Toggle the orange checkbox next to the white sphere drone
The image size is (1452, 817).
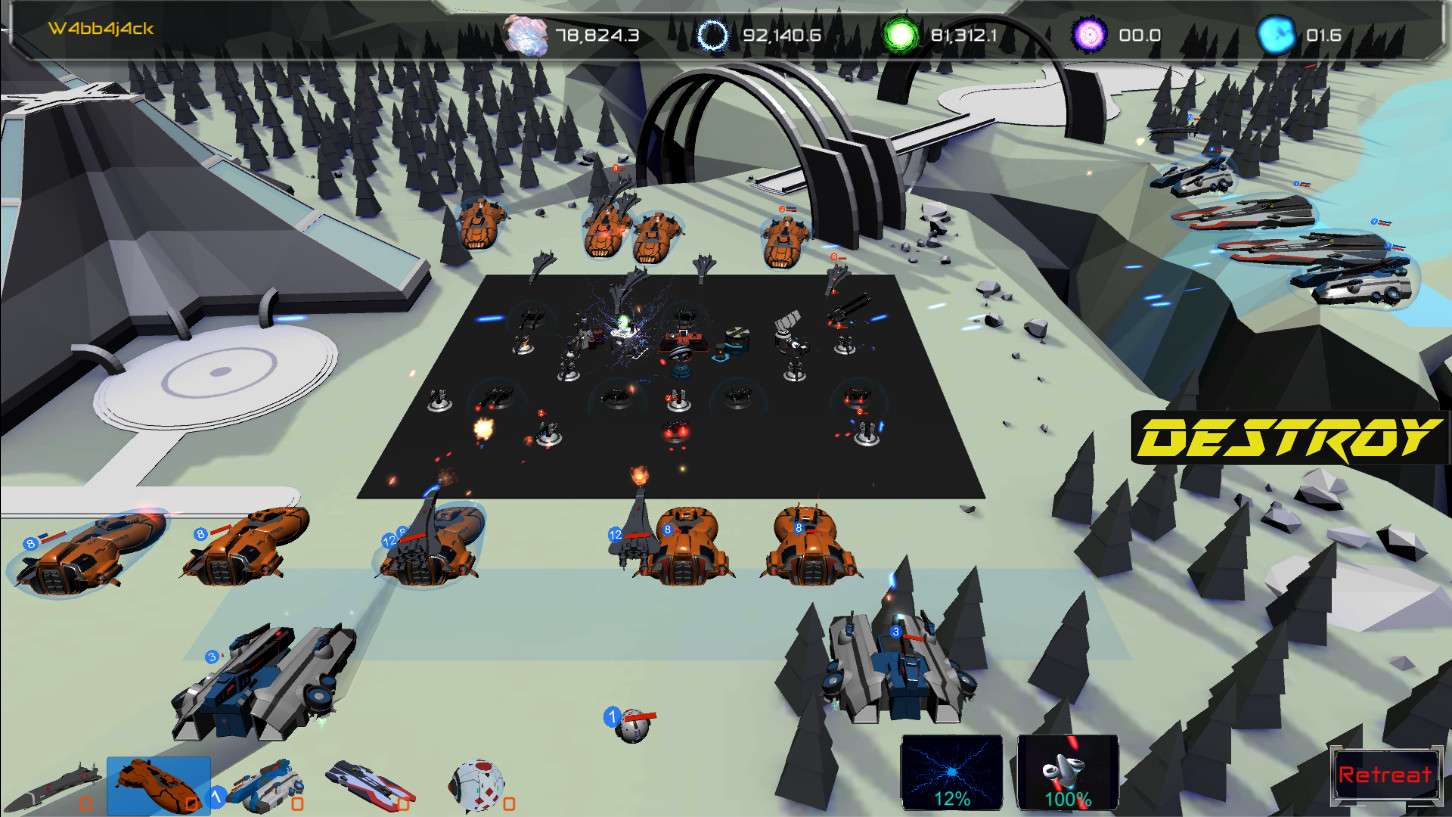point(508,803)
